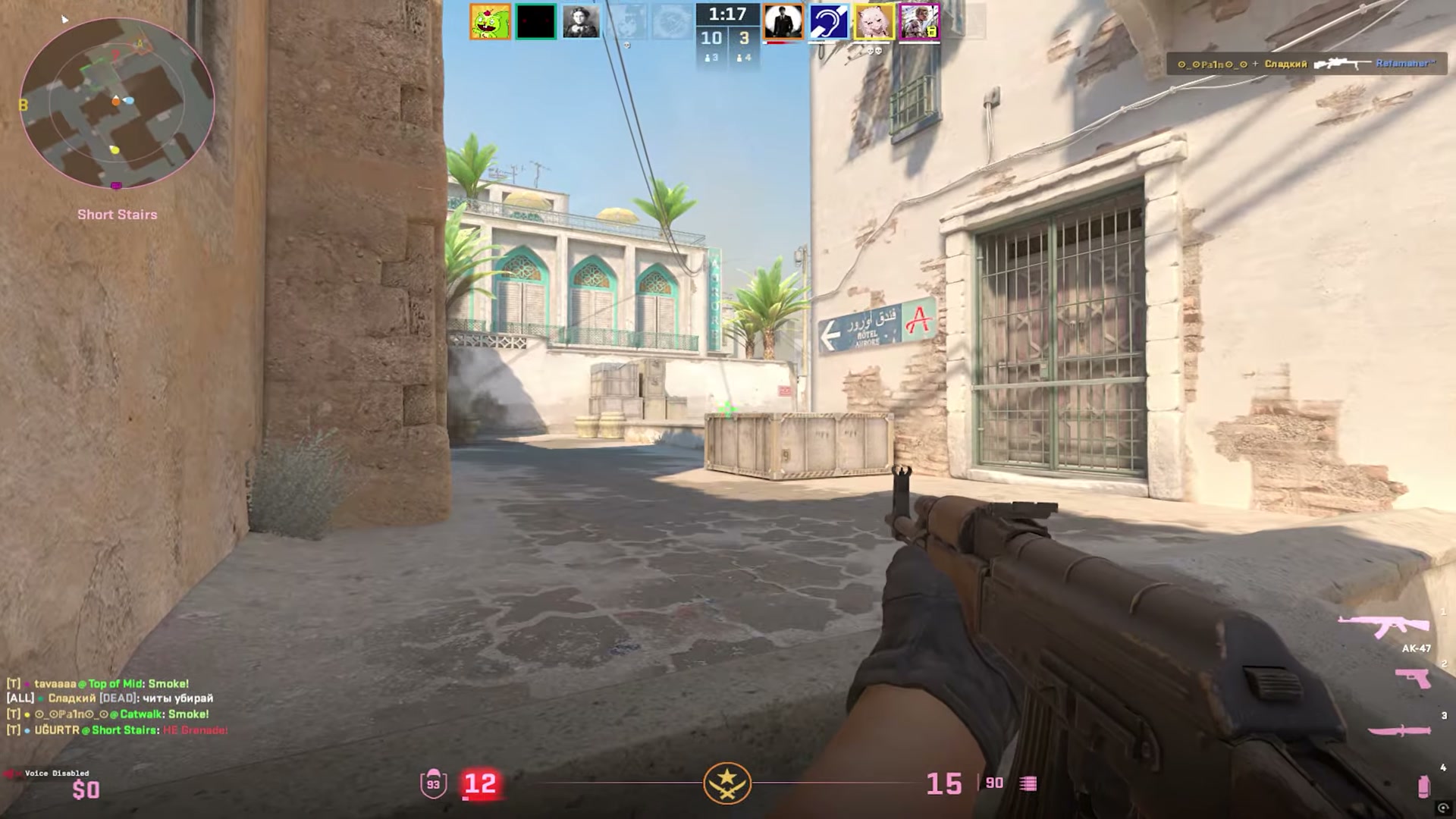Expand the green squirrel avatar on team bar
The width and height of the screenshot is (1456, 819).
coord(489,21)
